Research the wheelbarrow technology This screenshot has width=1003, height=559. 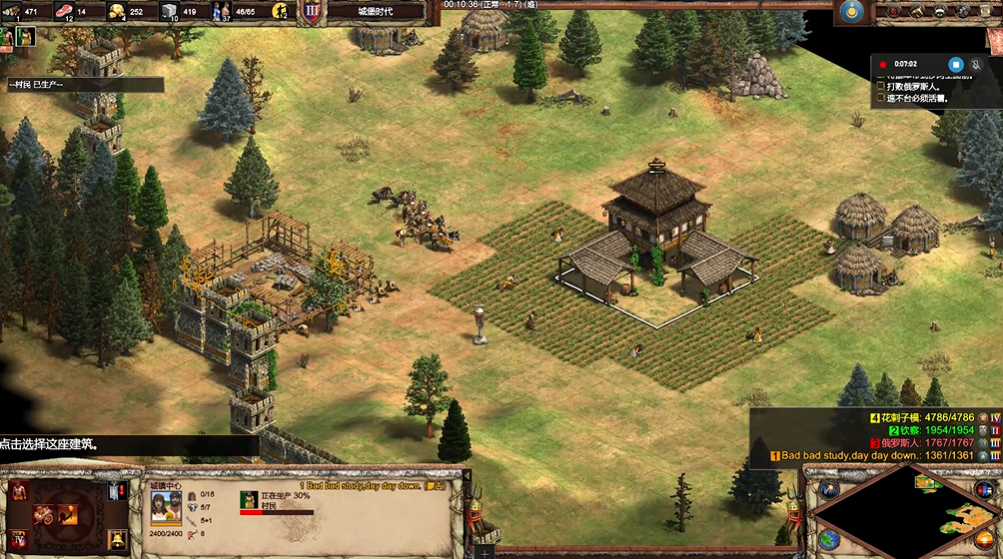coord(43,514)
